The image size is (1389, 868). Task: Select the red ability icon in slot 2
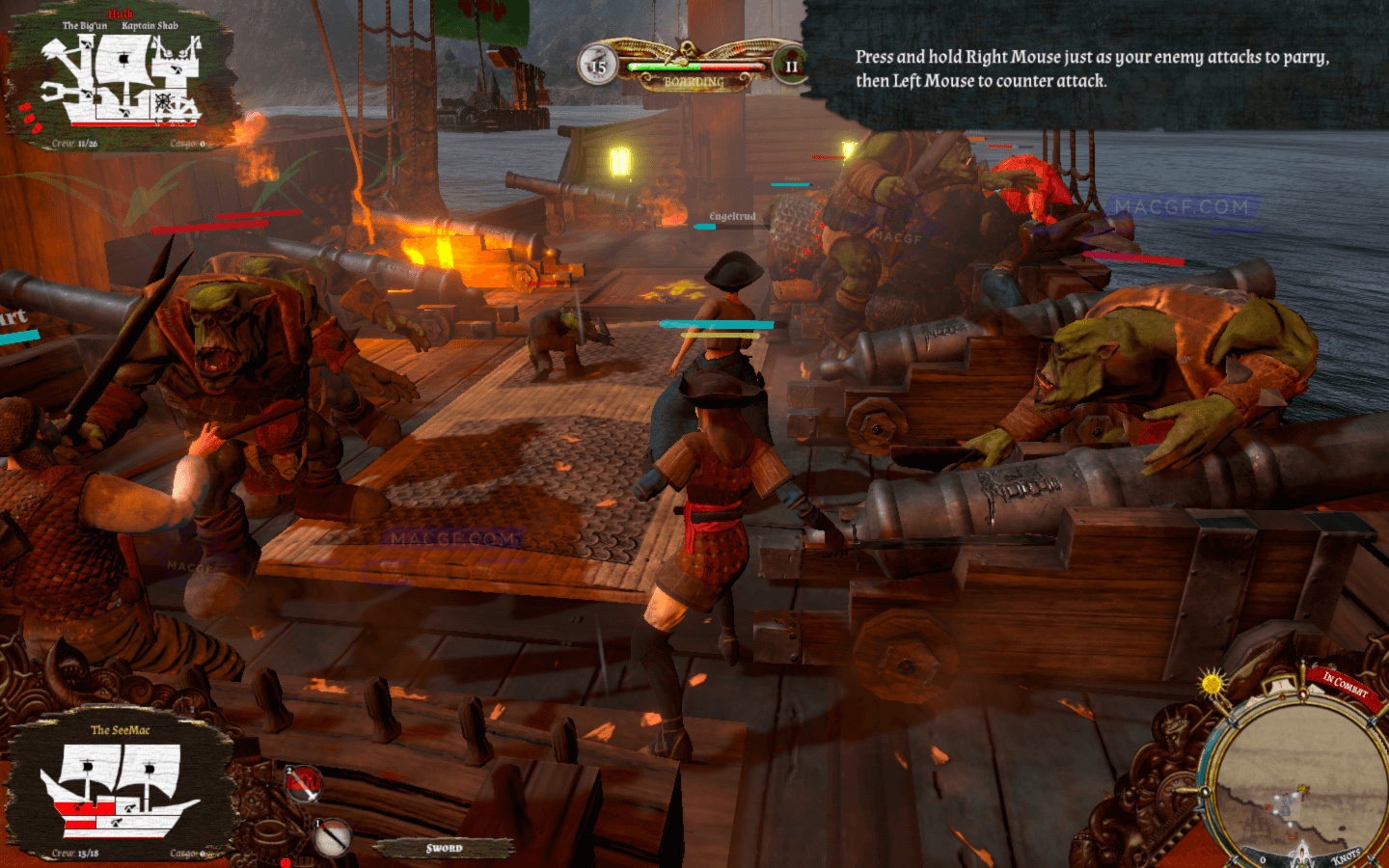[x=302, y=783]
